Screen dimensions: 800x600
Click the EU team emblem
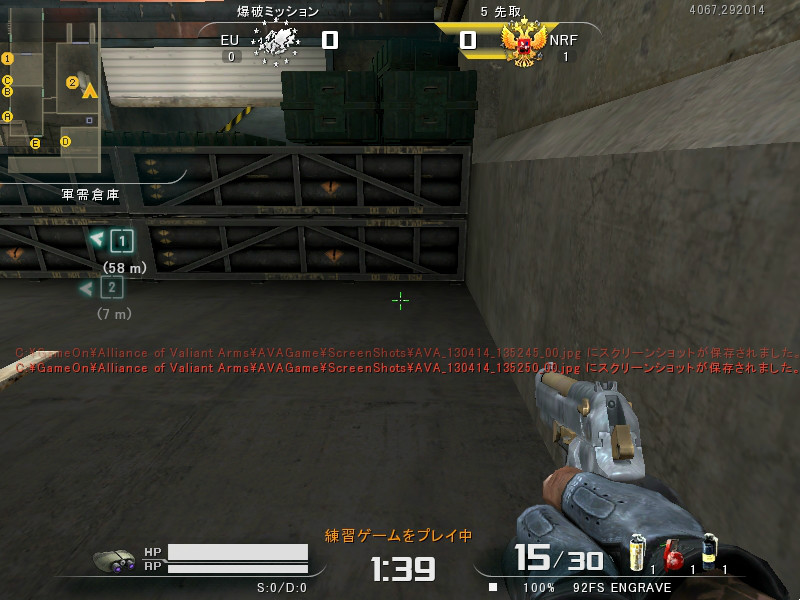click(278, 42)
